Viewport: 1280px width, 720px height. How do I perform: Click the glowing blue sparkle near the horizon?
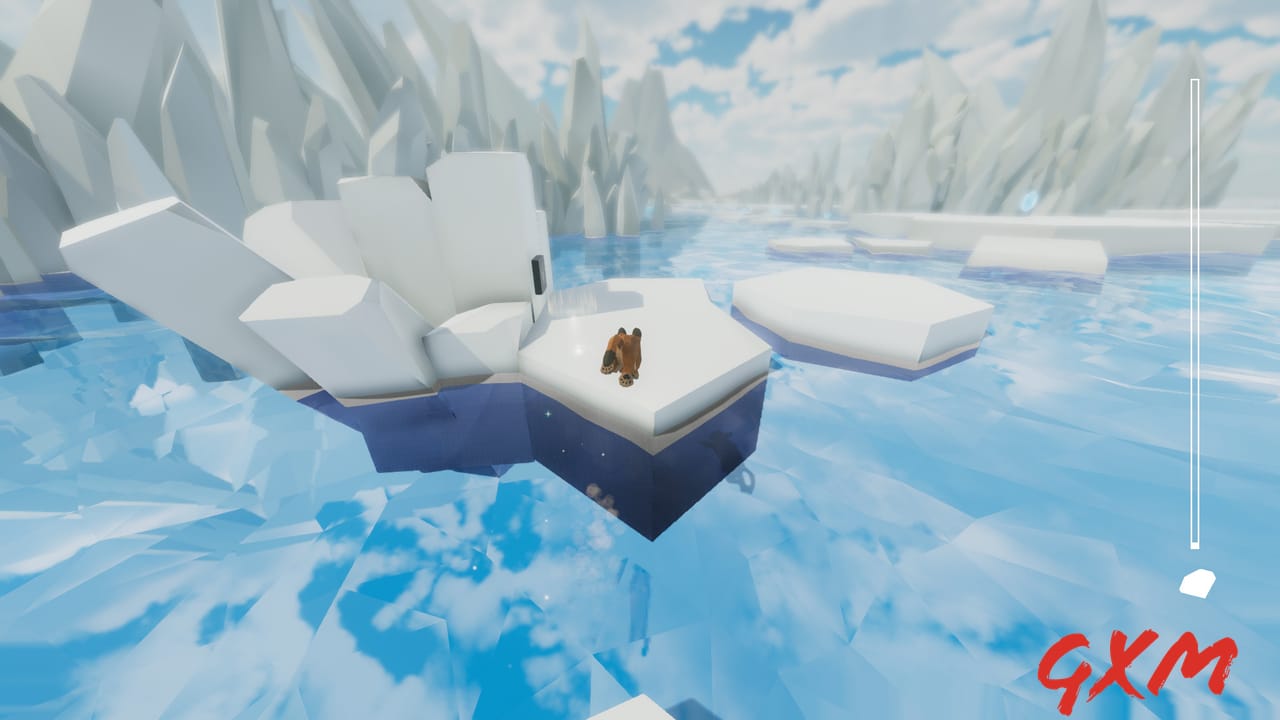1029,201
